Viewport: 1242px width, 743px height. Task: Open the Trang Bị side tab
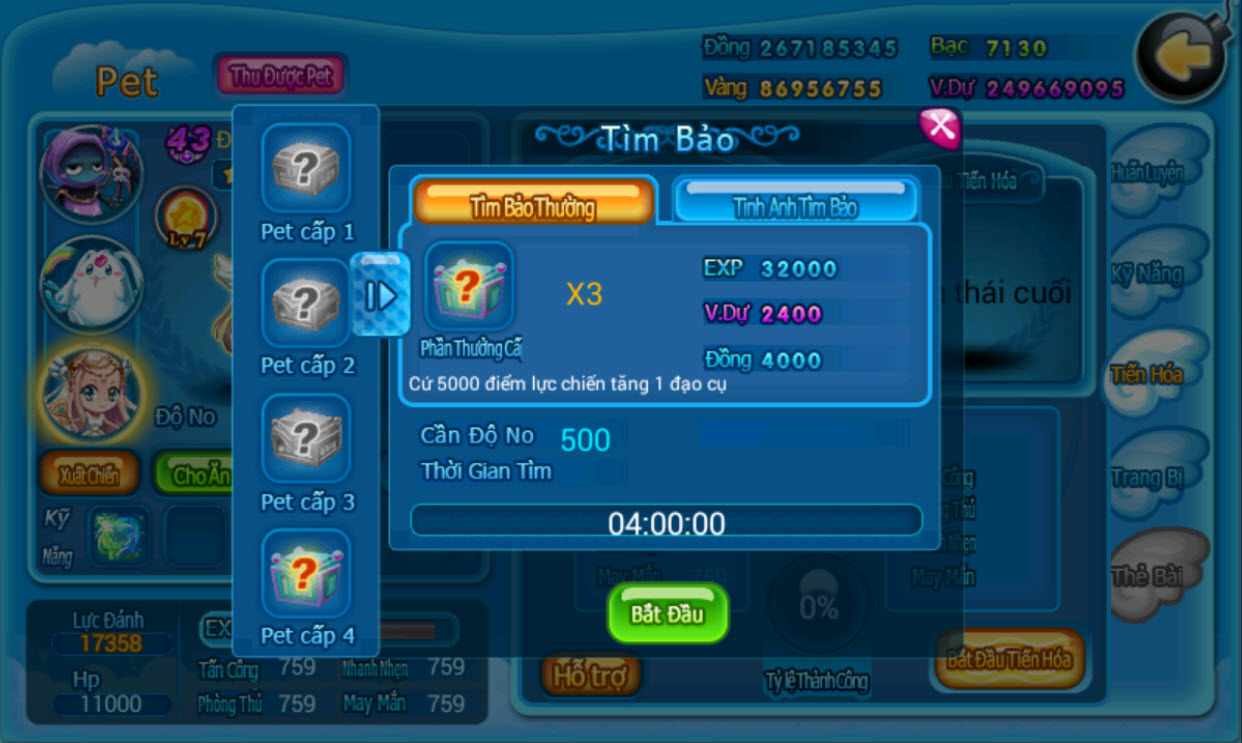coord(1148,477)
